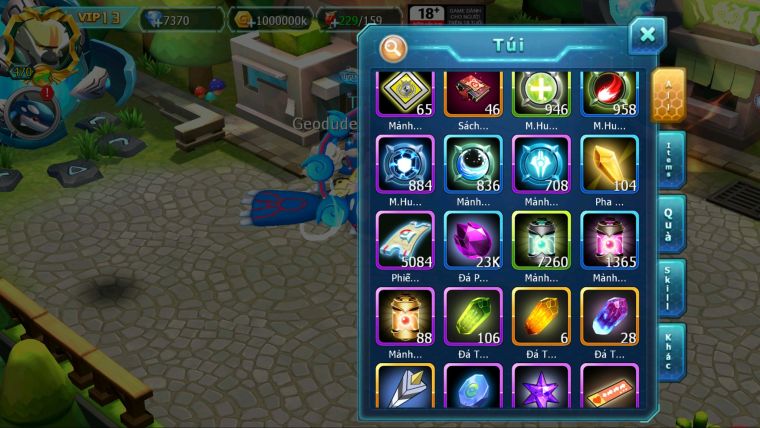760x428 pixels.
Task: Select the pink canister with 1365
Action: [x=609, y=240]
